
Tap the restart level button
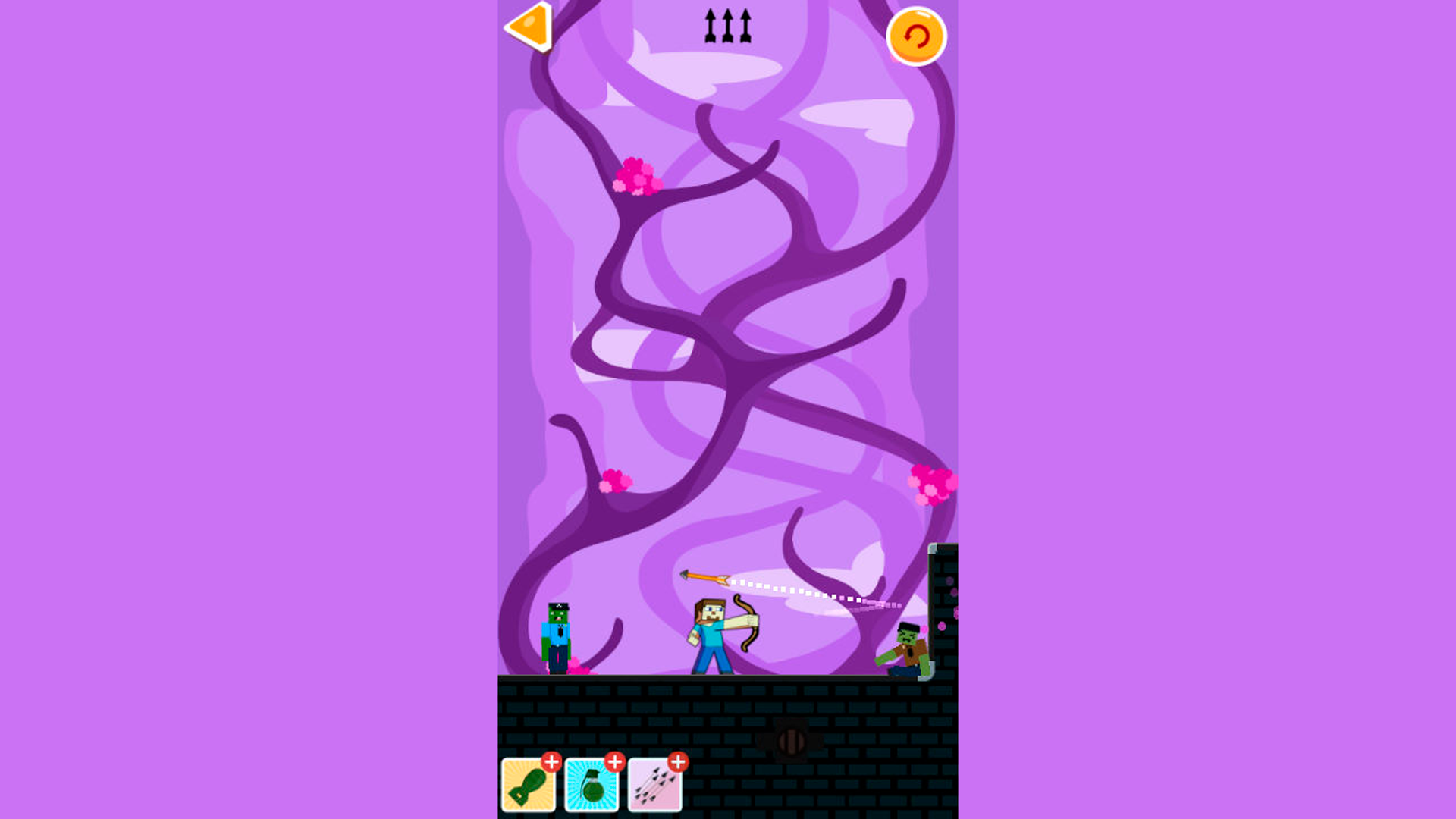point(916,34)
